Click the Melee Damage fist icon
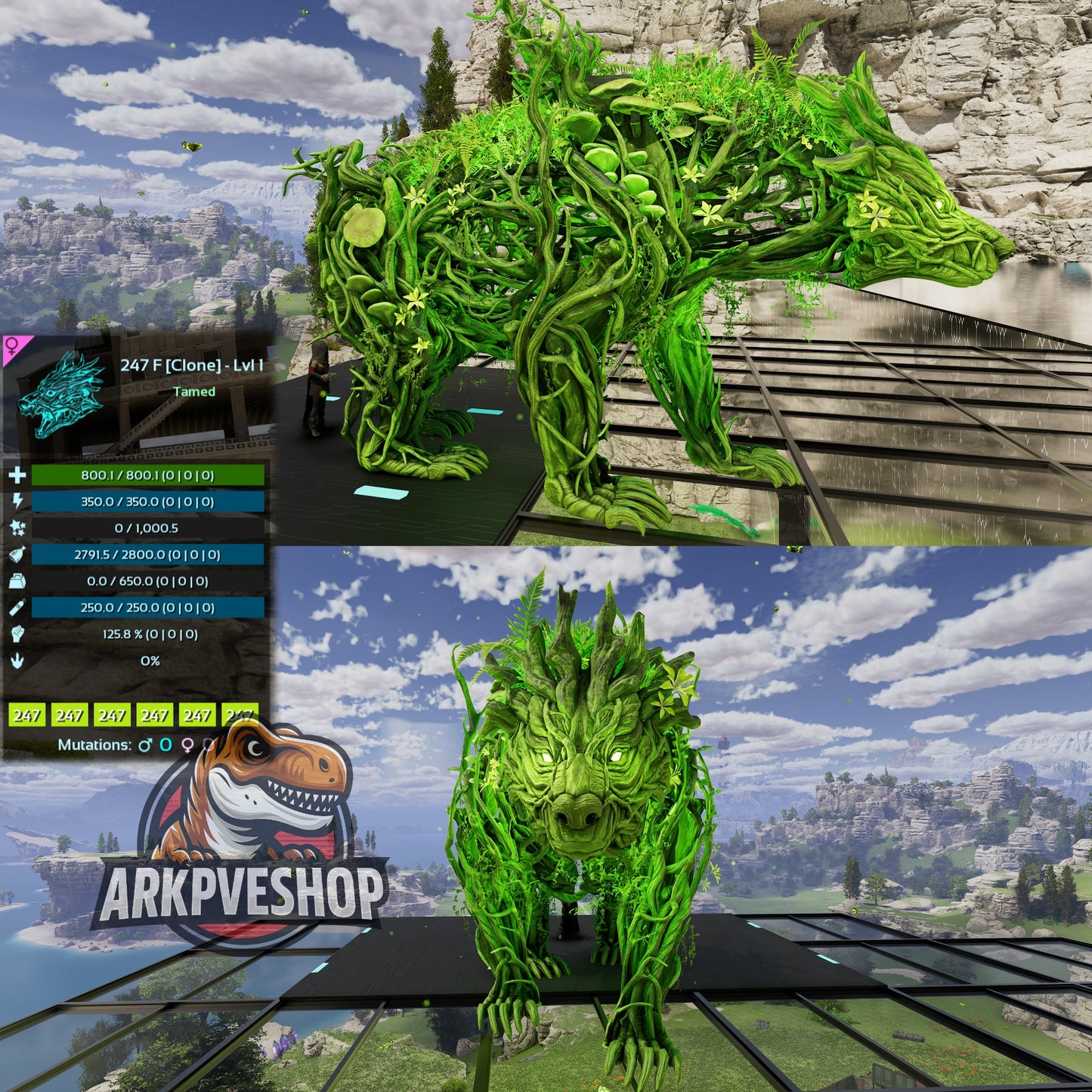The width and height of the screenshot is (1092, 1092). tap(18, 635)
